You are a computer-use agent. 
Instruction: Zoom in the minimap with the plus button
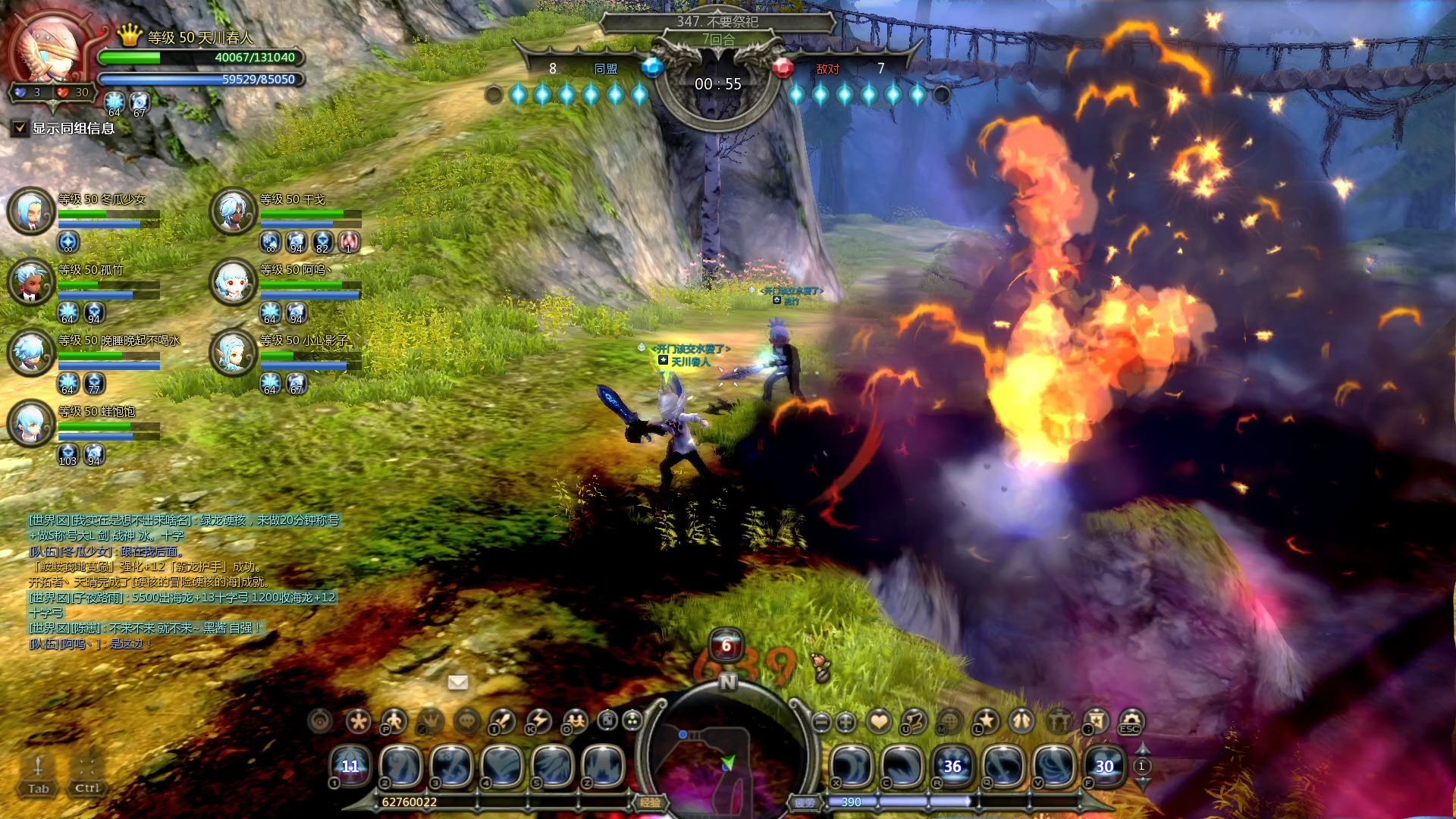point(846,722)
